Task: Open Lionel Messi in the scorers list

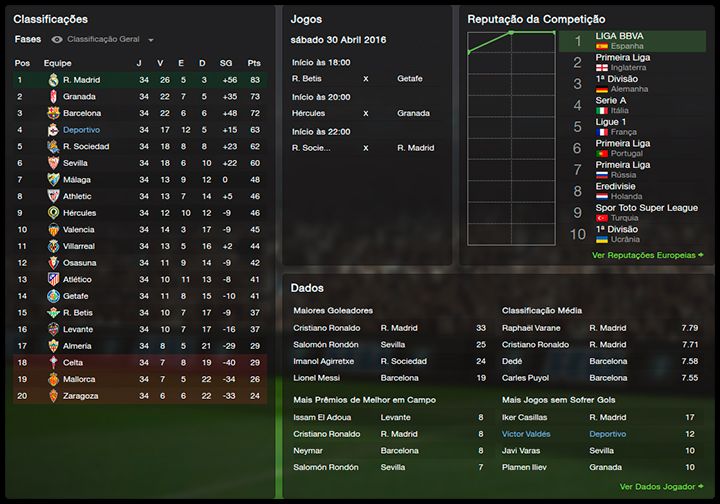Action: (318, 378)
